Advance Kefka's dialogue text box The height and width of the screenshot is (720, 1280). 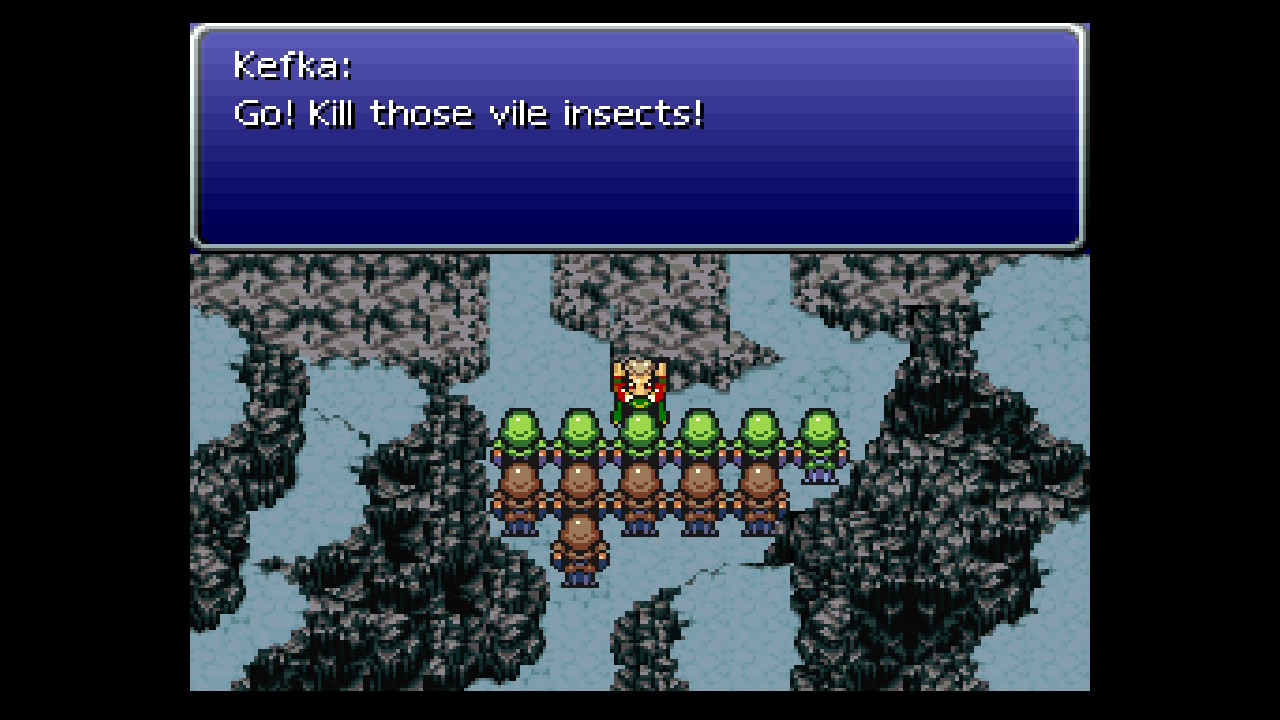[x=638, y=137]
